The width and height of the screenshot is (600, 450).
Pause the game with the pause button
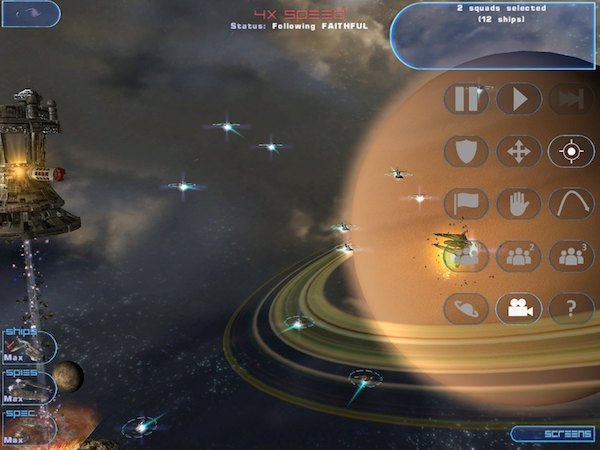466,99
